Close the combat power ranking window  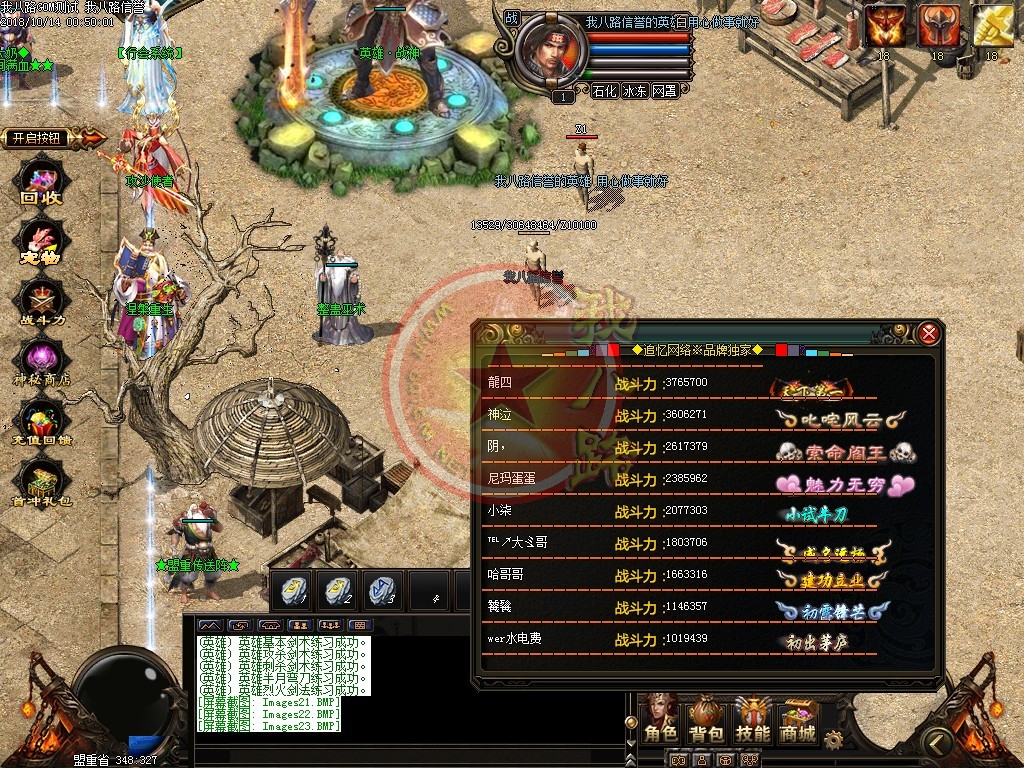[x=929, y=334]
